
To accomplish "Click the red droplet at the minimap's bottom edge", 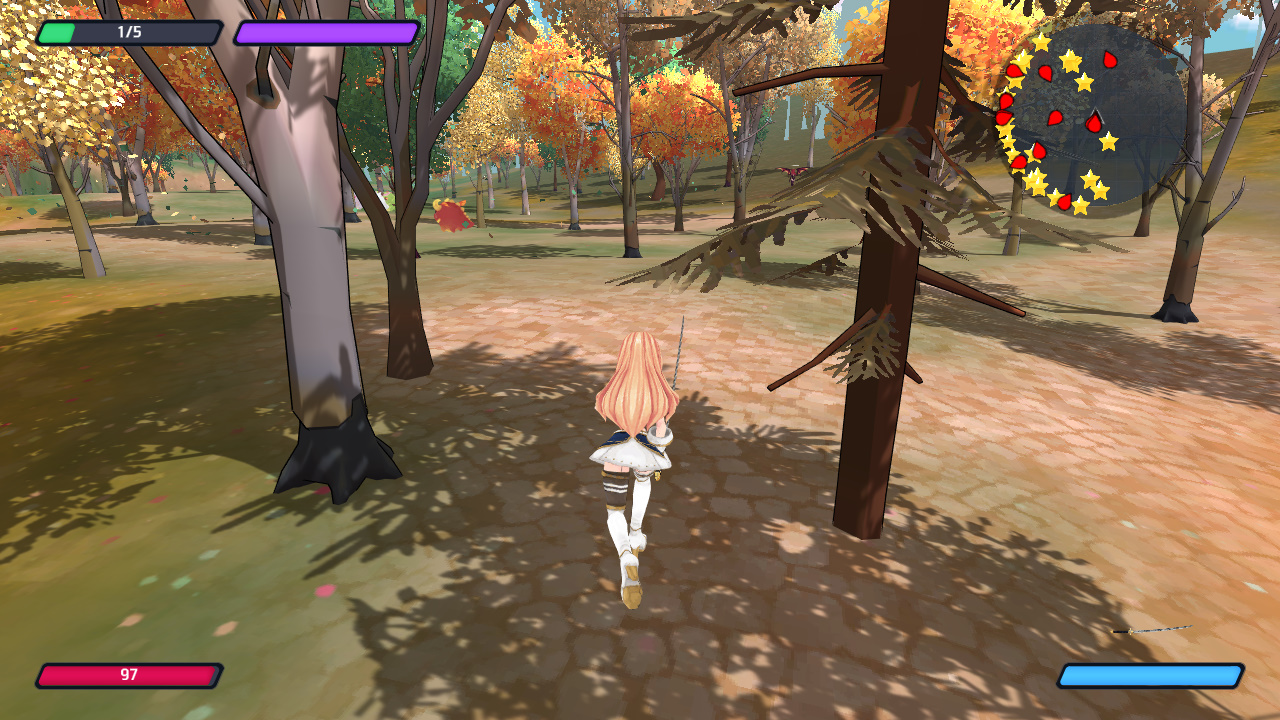I will point(1063,201).
